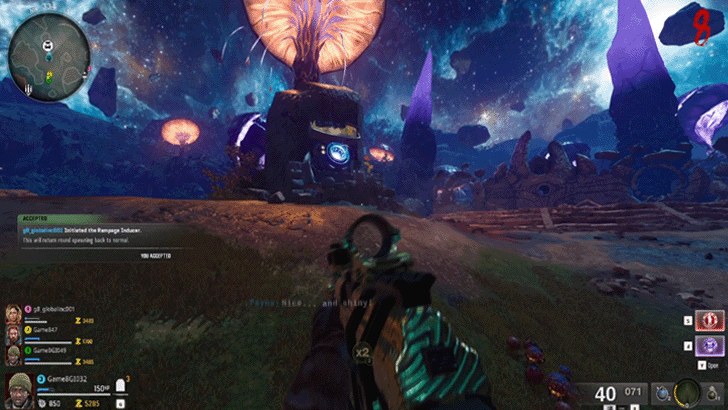728x410 pixels.
Task: Select the top squad member's portrait
Action: coord(12,312)
